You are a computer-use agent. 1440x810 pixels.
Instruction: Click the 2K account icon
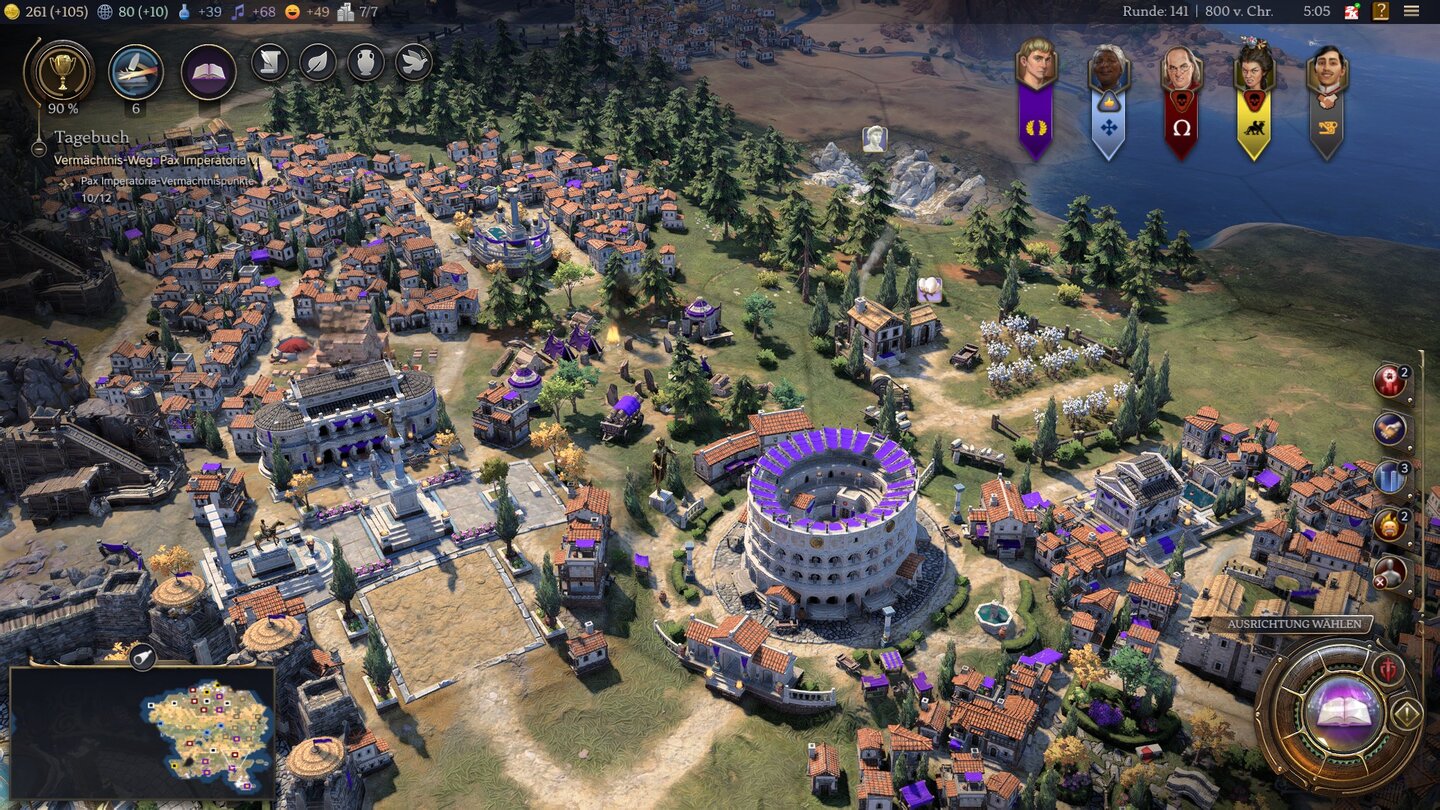1352,11
